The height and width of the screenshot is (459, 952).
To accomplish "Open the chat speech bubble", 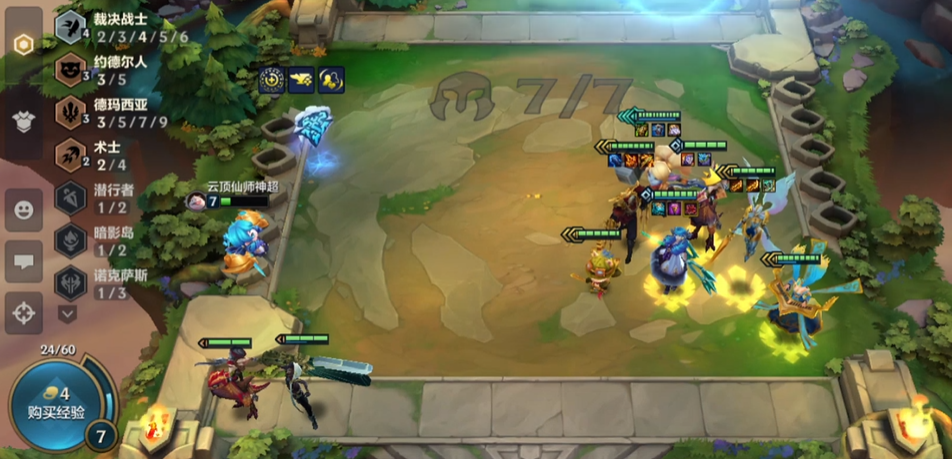I will (x=23, y=262).
